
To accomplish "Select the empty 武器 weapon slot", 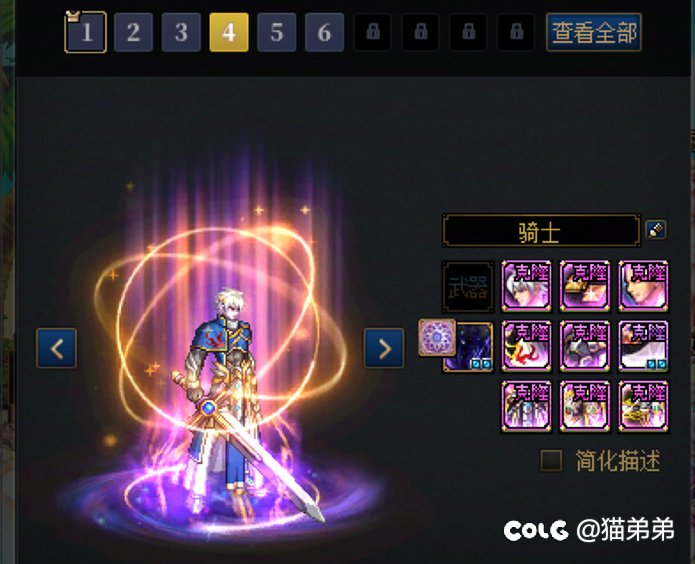I will (x=468, y=287).
